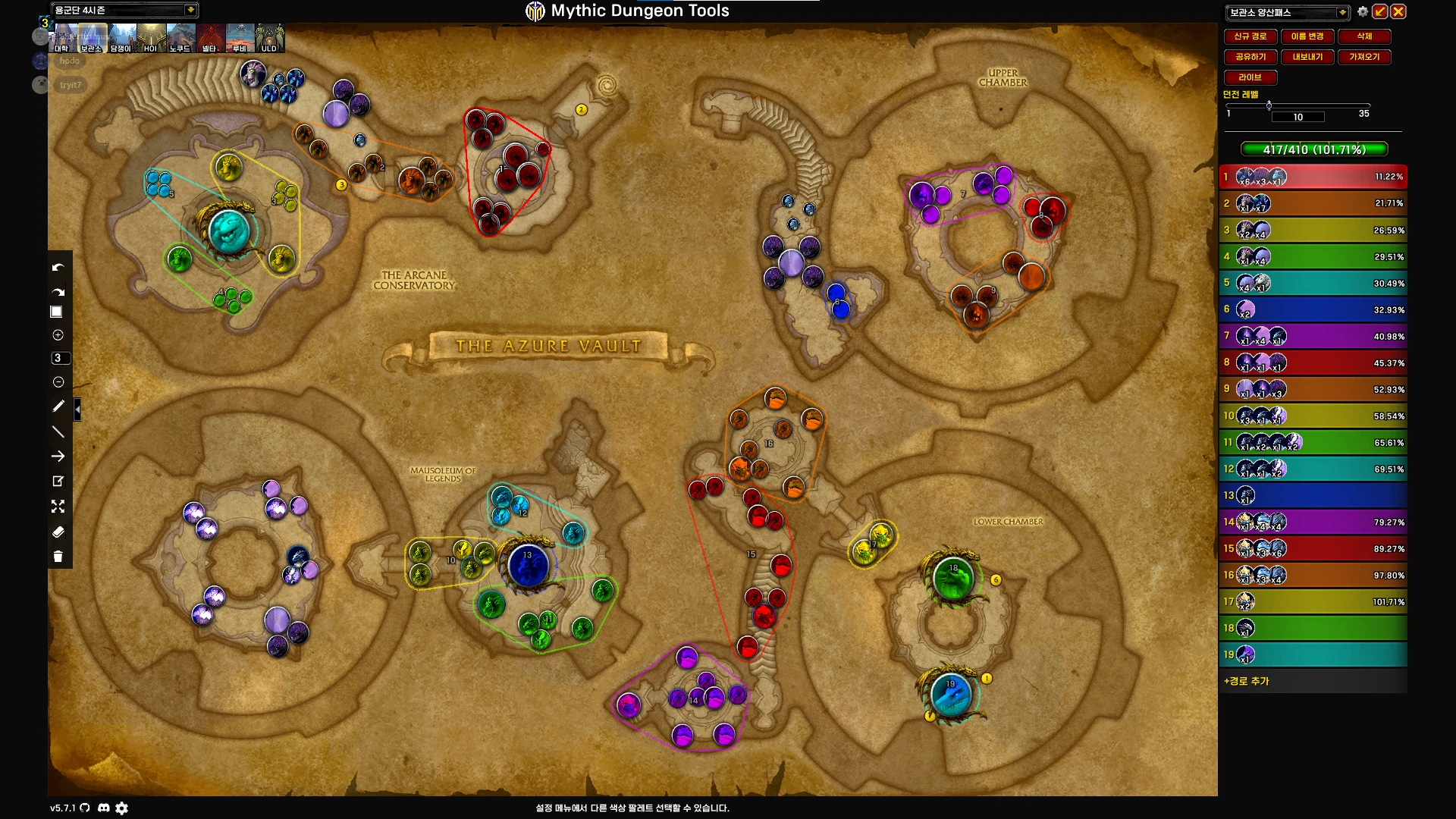Select the HOI dungeon thumbnail
The width and height of the screenshot is (1456, 819).
[151, 38]
